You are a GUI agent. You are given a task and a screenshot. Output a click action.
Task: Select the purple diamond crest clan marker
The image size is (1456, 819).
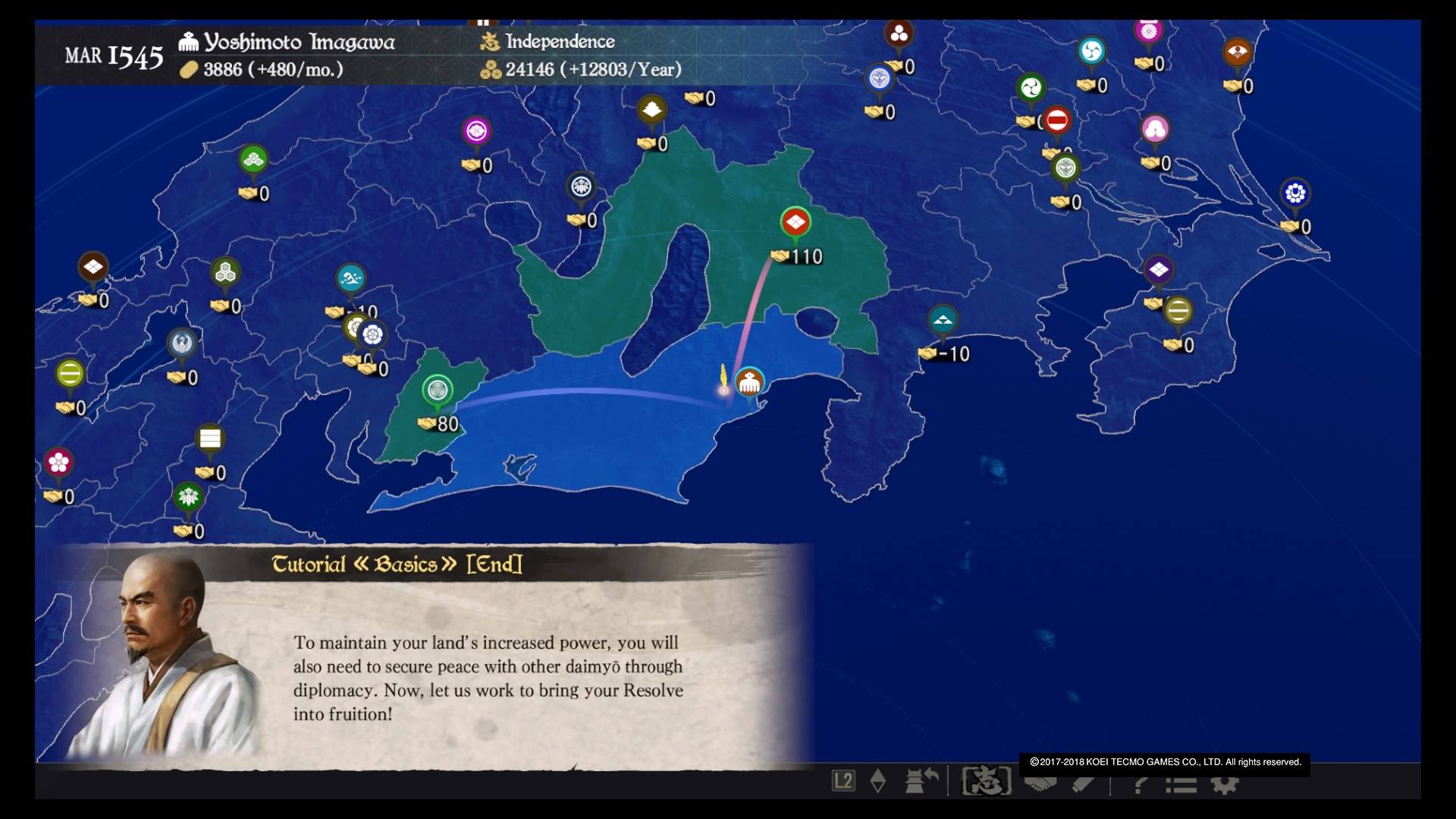1158,269
